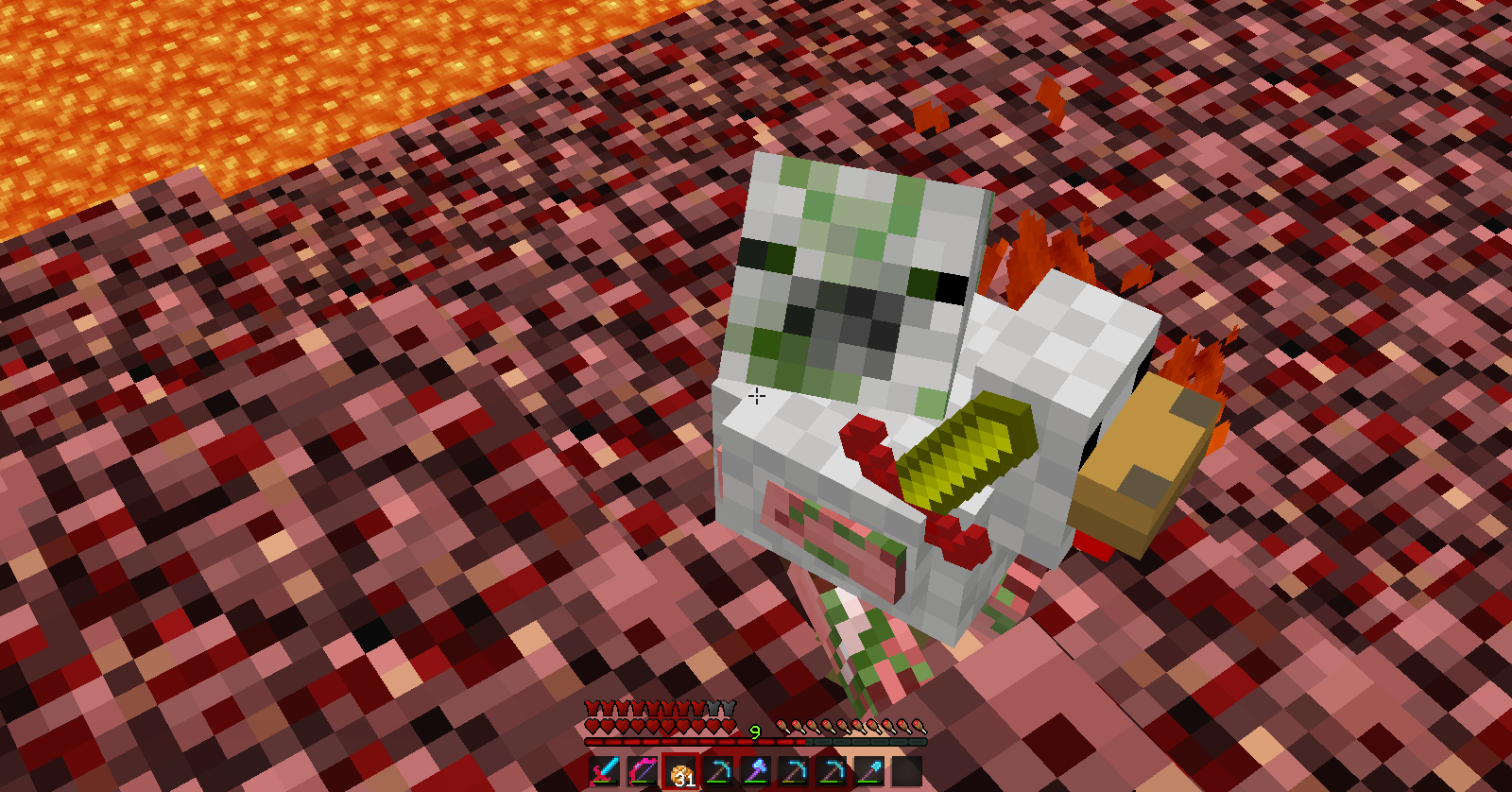Image resolution: width=1512 pixels, height=792 pixels.
Task: Choose the food stack of 31
Action: [x=680, y=771]
